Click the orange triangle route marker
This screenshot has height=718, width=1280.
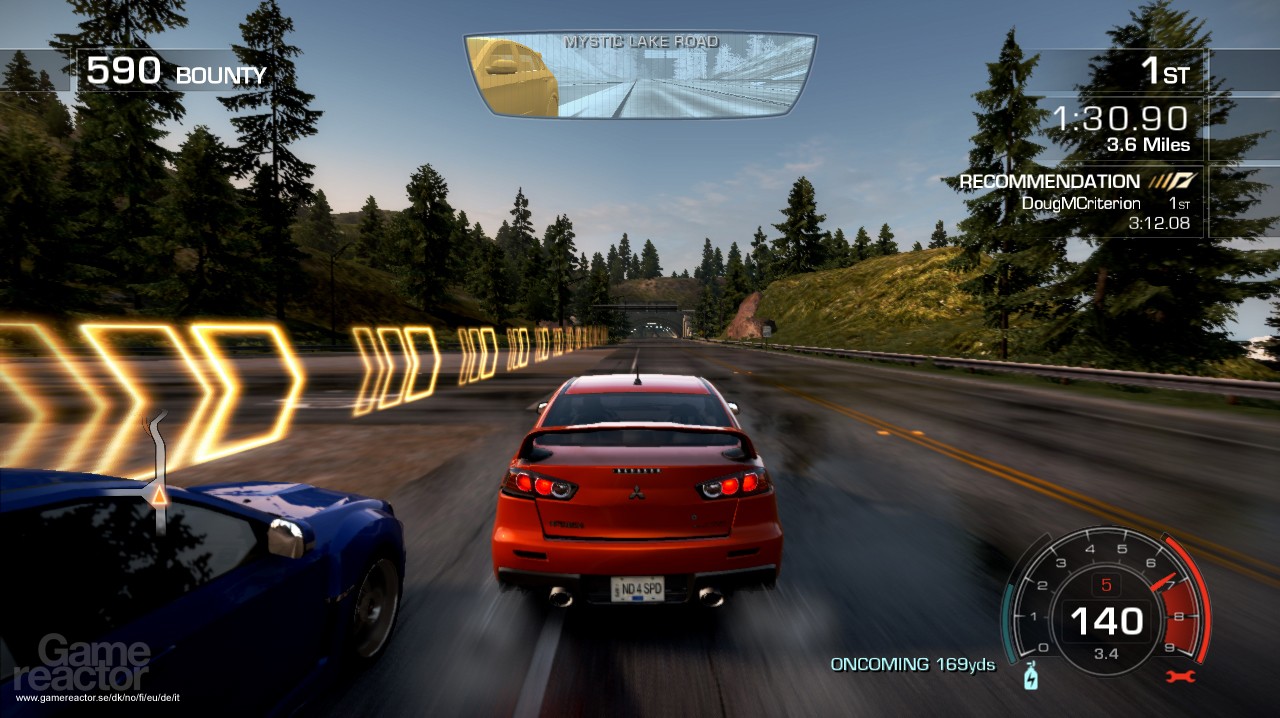157,493
